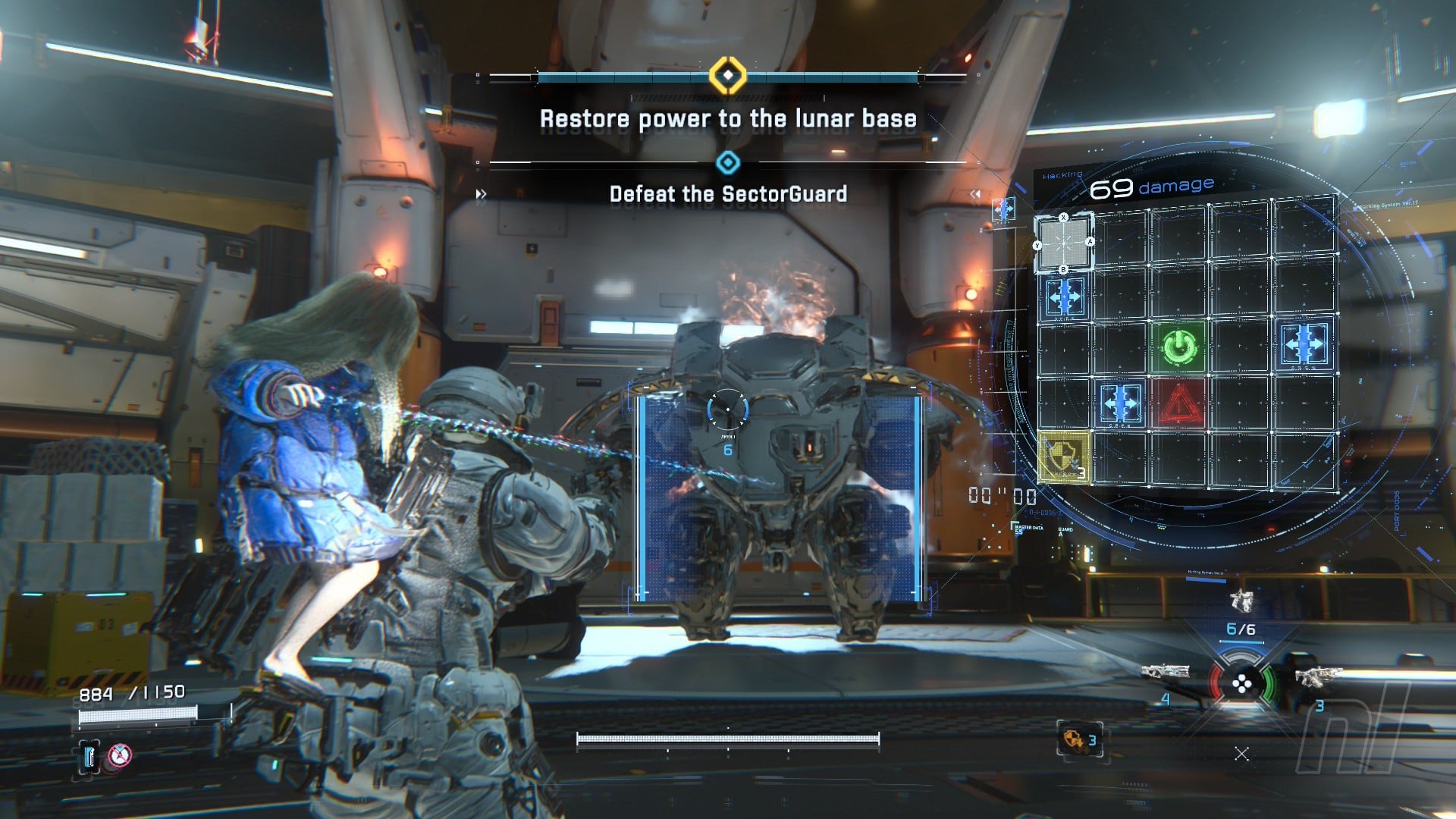Select the top weapon in the weapon wheel

click(x=1241, y=601)
